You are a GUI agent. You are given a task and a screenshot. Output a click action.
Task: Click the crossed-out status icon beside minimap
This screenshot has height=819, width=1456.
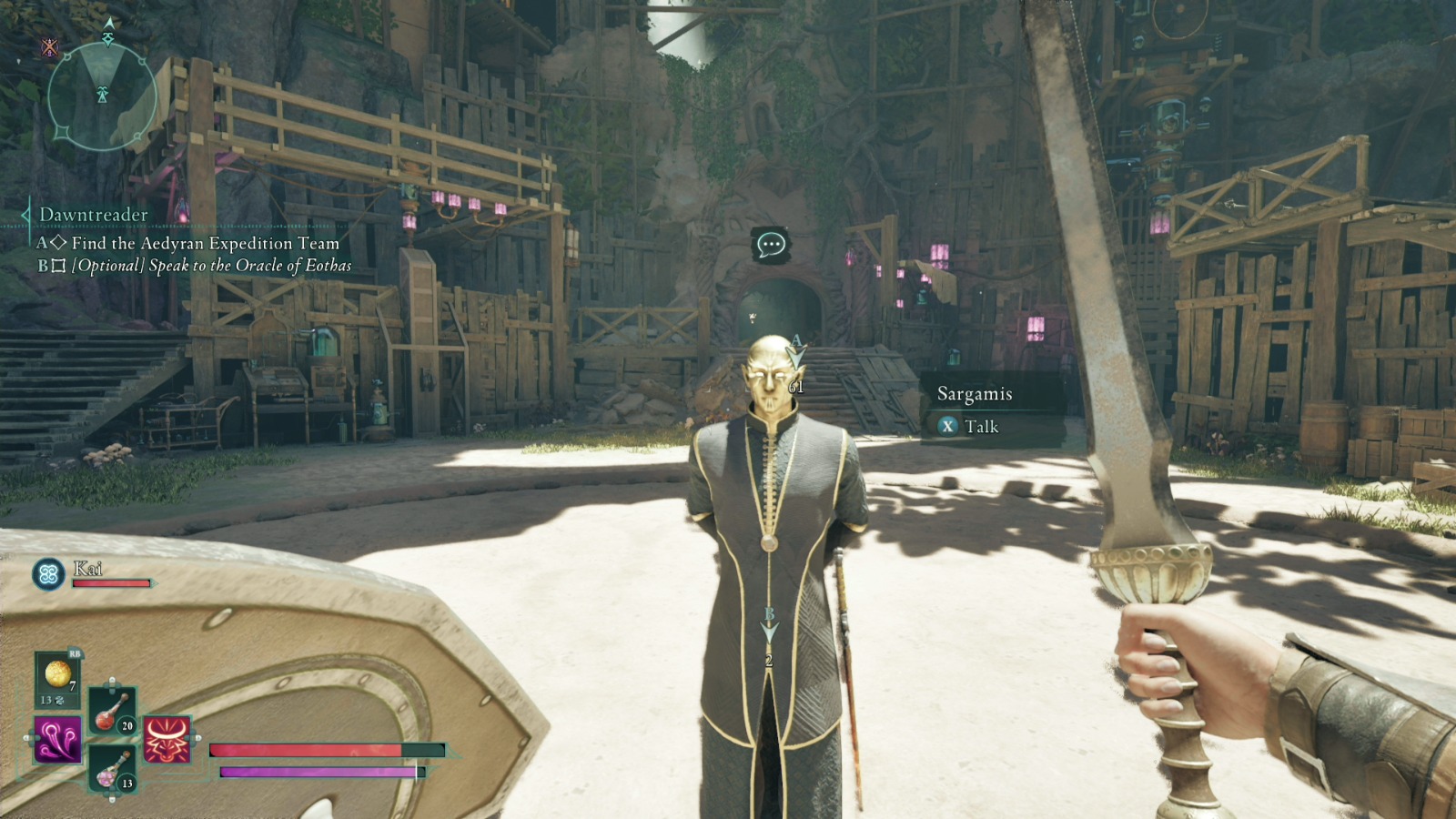pos(49,47)
